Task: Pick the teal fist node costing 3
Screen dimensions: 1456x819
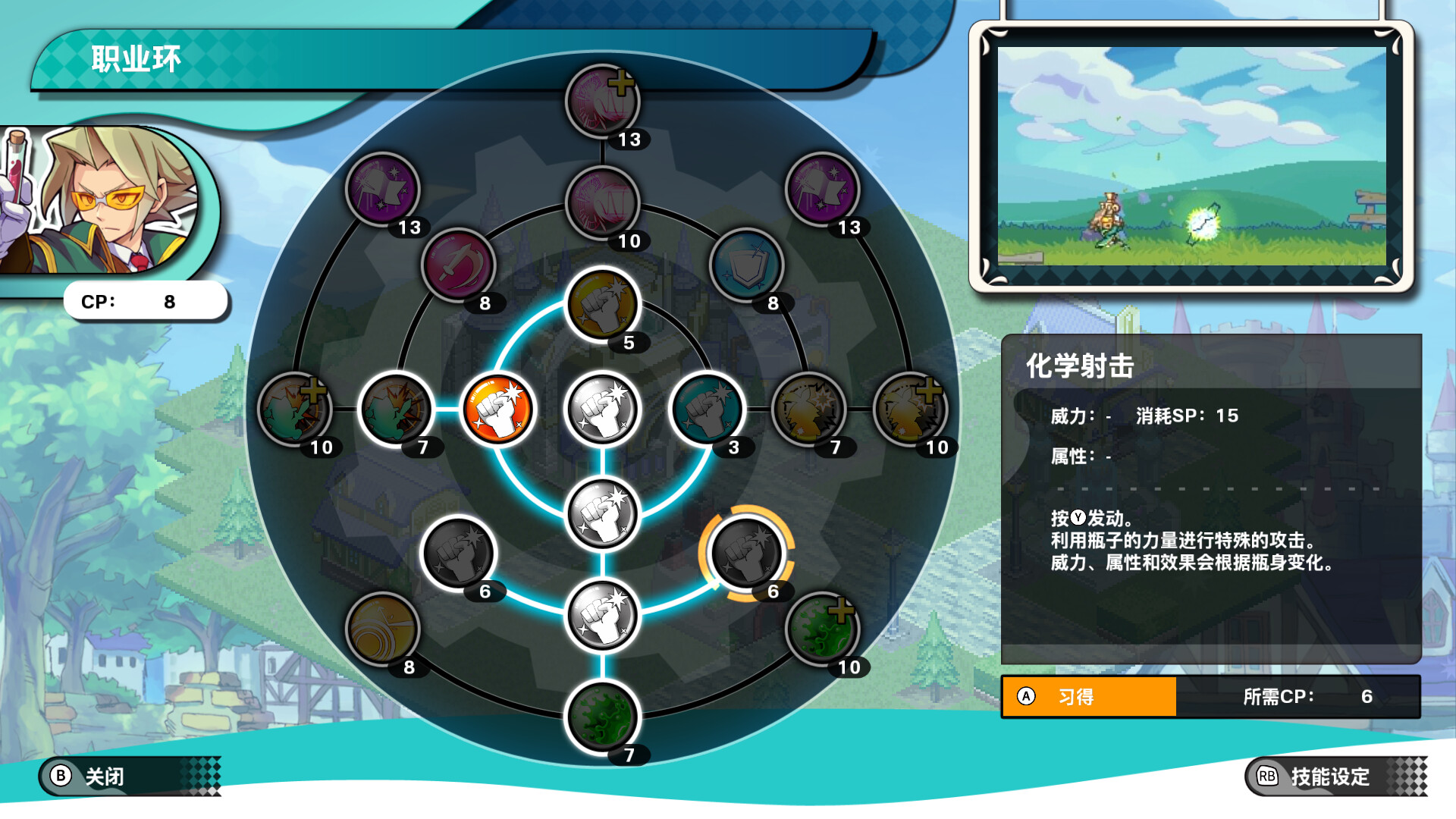Action: coord(707,409)
